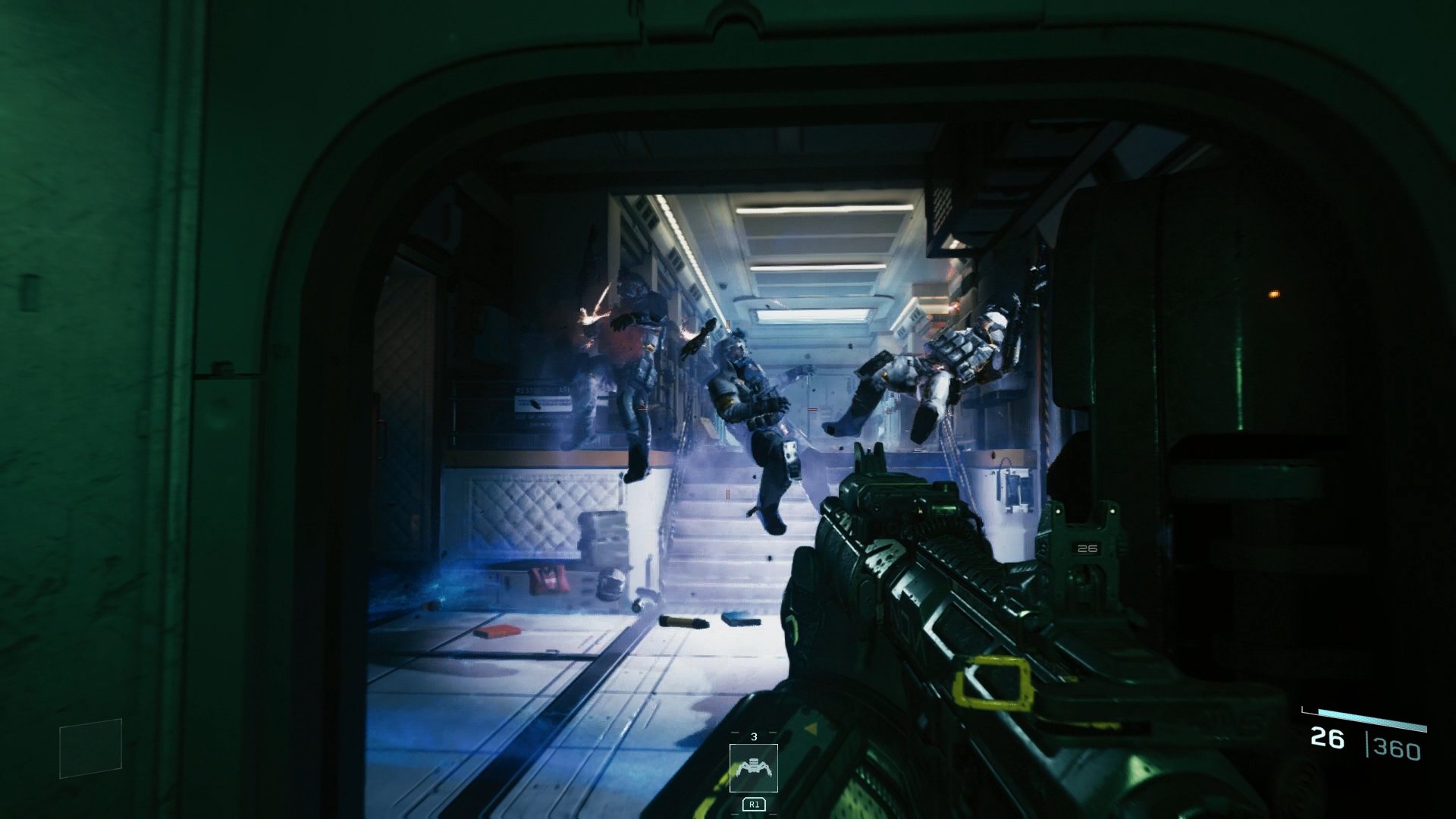Click the red box on the floor
This screenshot has width=1456, height=819.
pyautogui.click(x=497, y=632)
